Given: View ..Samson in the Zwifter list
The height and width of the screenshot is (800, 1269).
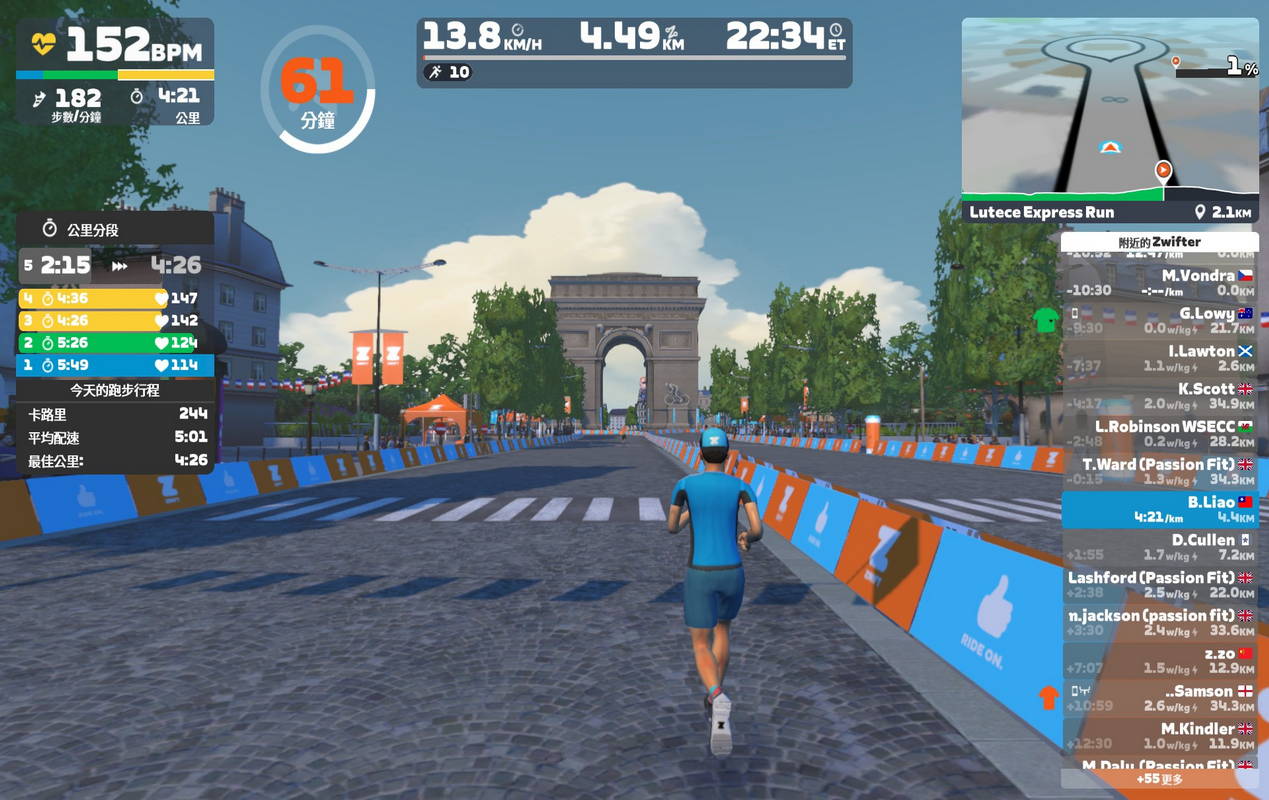Looking at the screenshot, I should 1159,699.
